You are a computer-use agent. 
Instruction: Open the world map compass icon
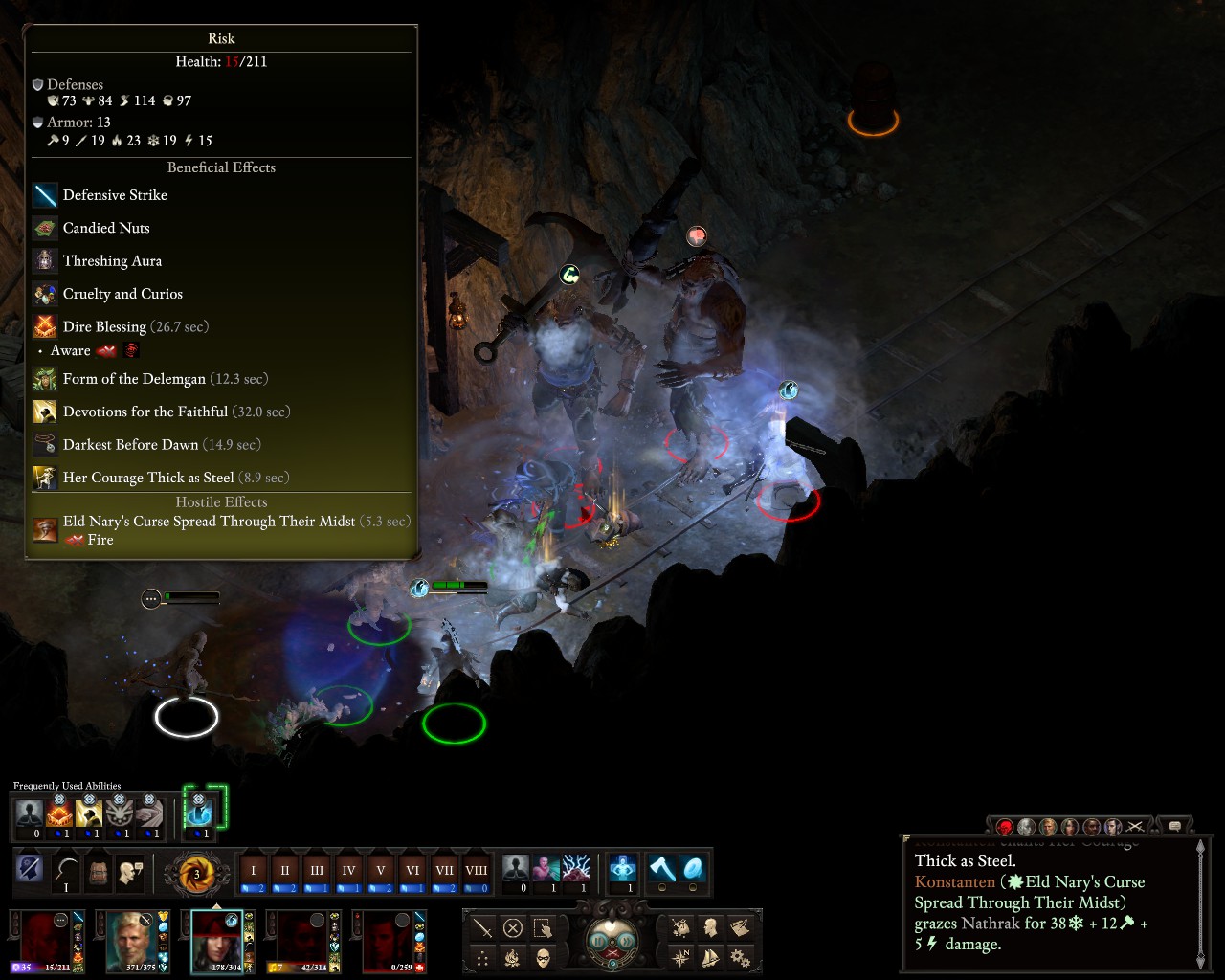click(x=680, y=957)
